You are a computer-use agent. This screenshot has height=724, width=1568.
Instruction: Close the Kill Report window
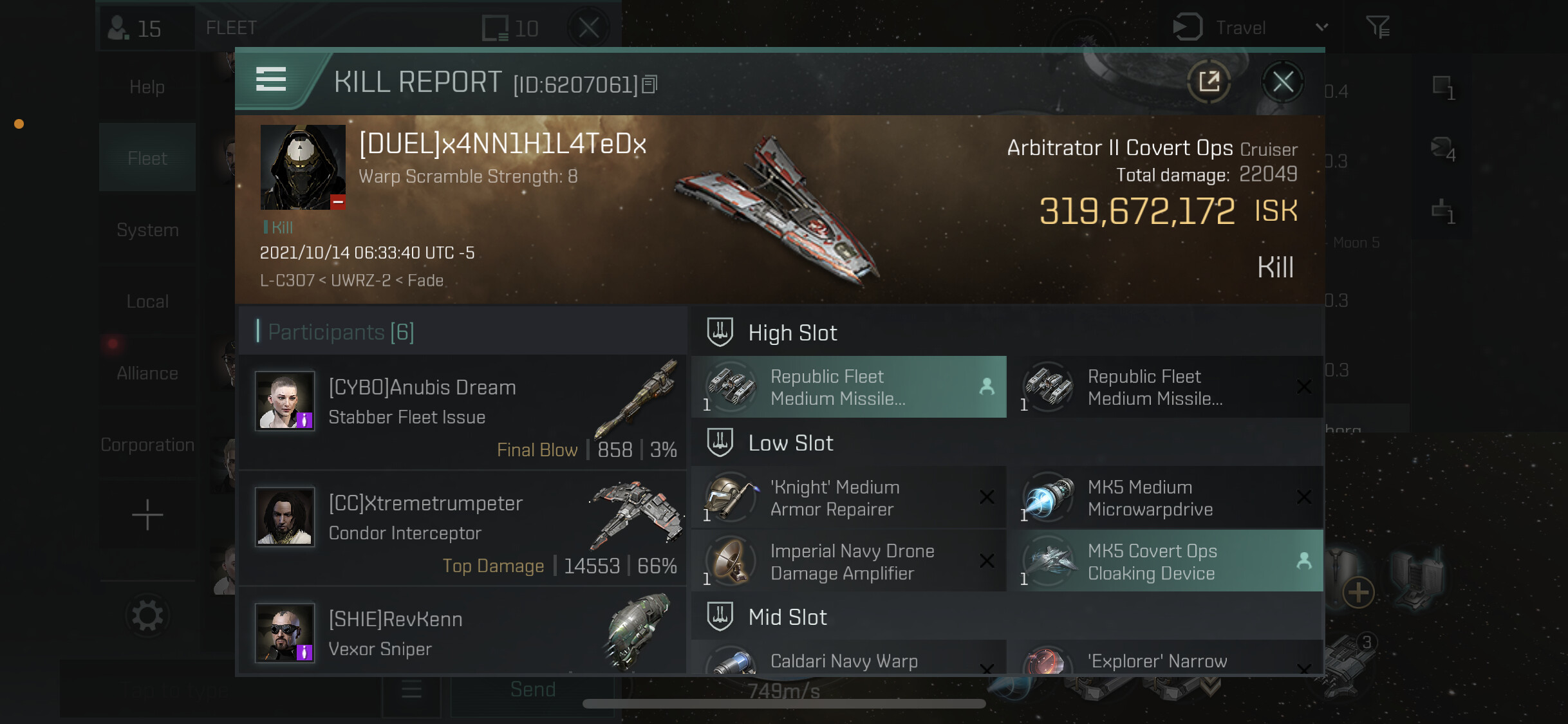click(x=1282, y=82)
